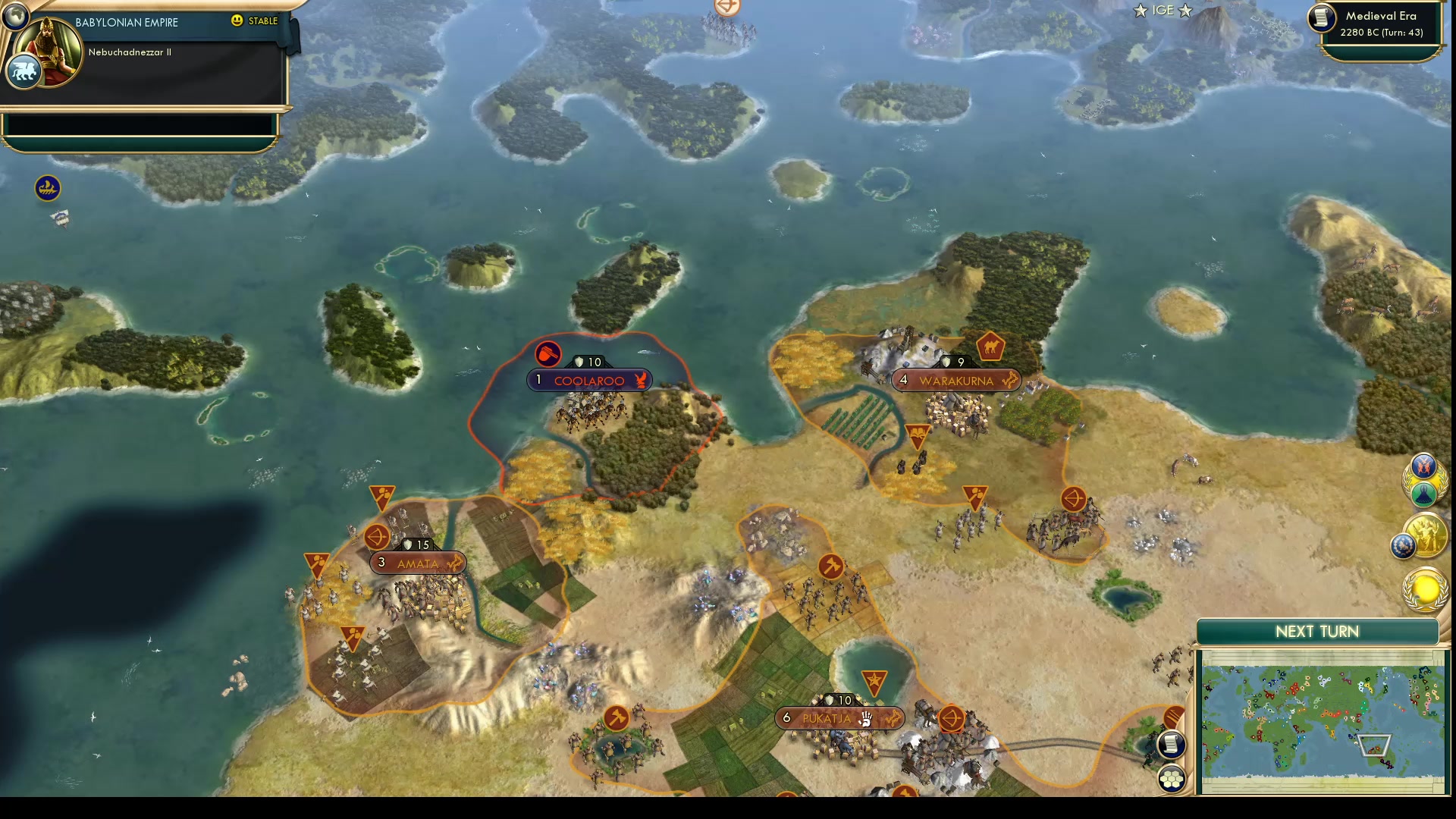Viewport: 1456px width, 819px height.
Task: Click the golden laurel wreath notification icon
Action: coord(1423,478)
